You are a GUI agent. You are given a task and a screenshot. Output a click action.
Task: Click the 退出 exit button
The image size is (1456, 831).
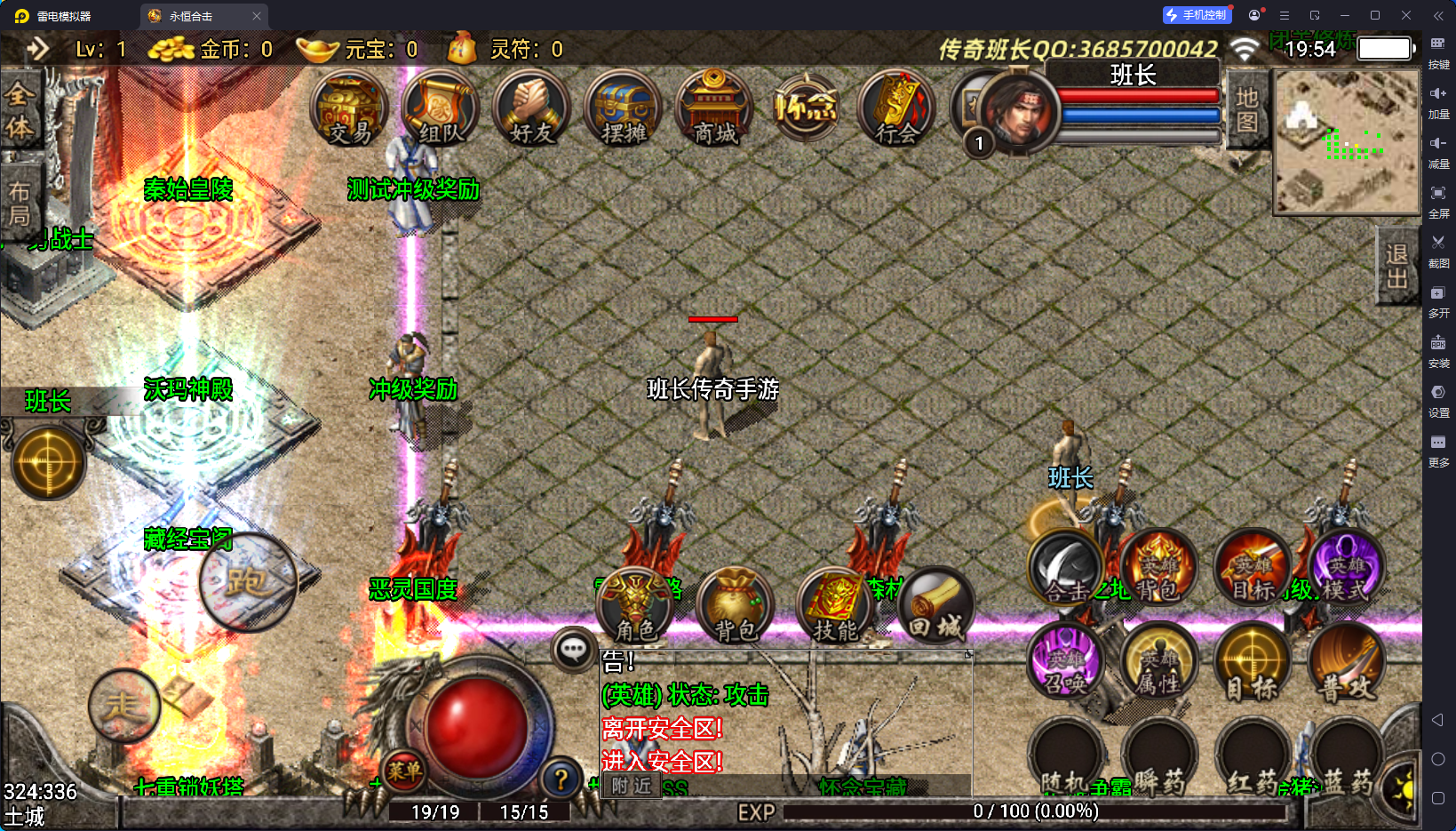[1396, 266]
